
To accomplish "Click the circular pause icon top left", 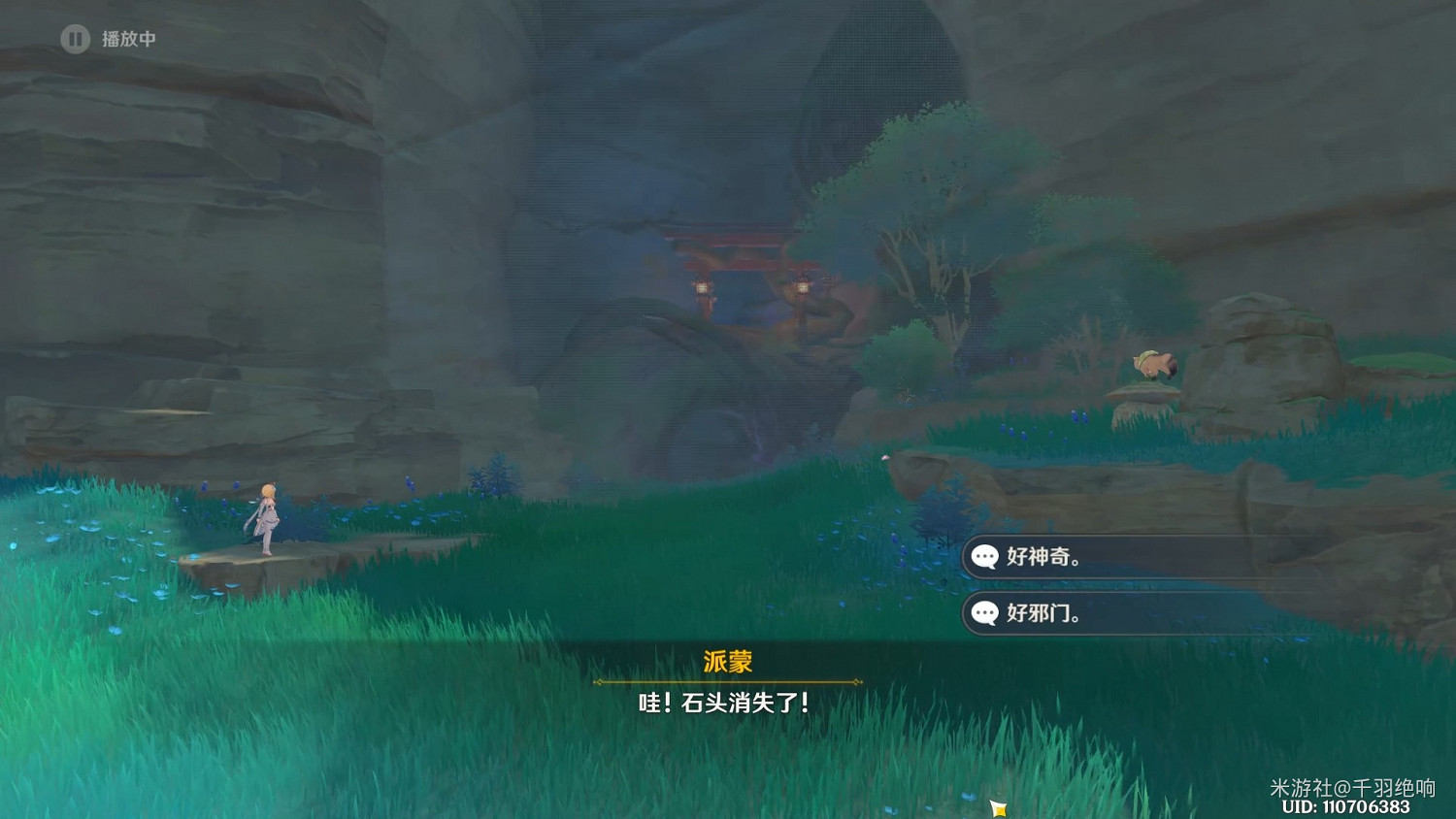I will (x=75, y=40).
